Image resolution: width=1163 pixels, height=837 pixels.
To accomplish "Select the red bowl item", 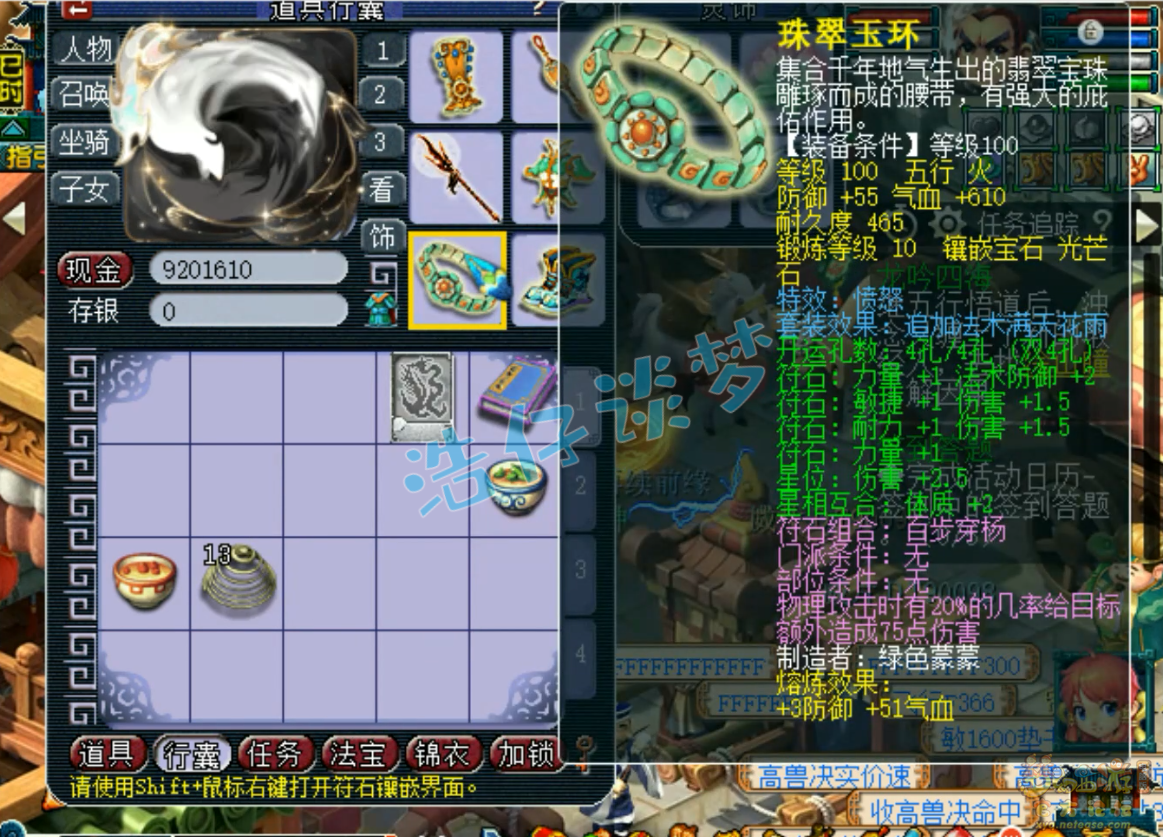I will (x=144, y=580).
